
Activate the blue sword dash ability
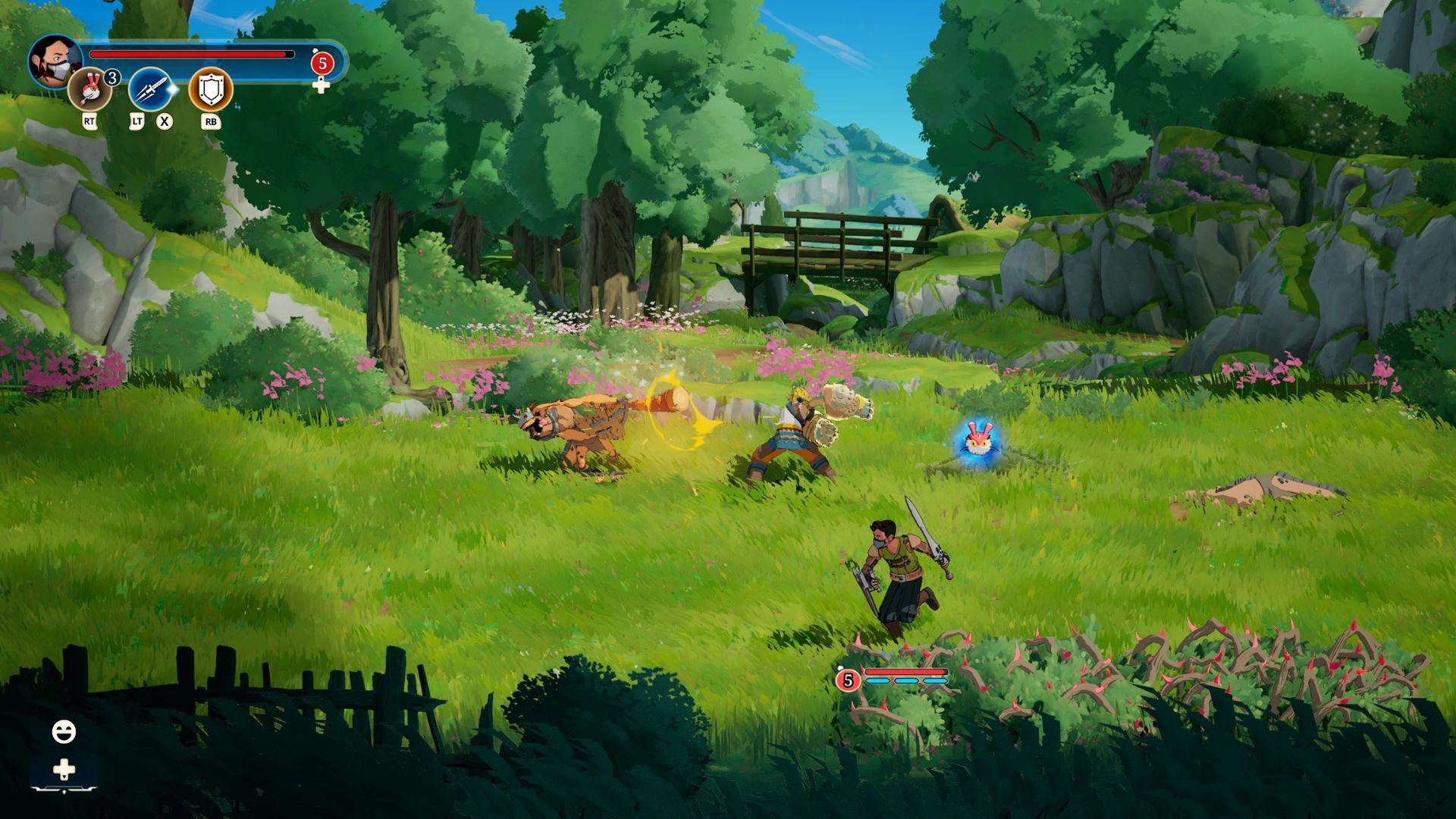coord(150,89)
